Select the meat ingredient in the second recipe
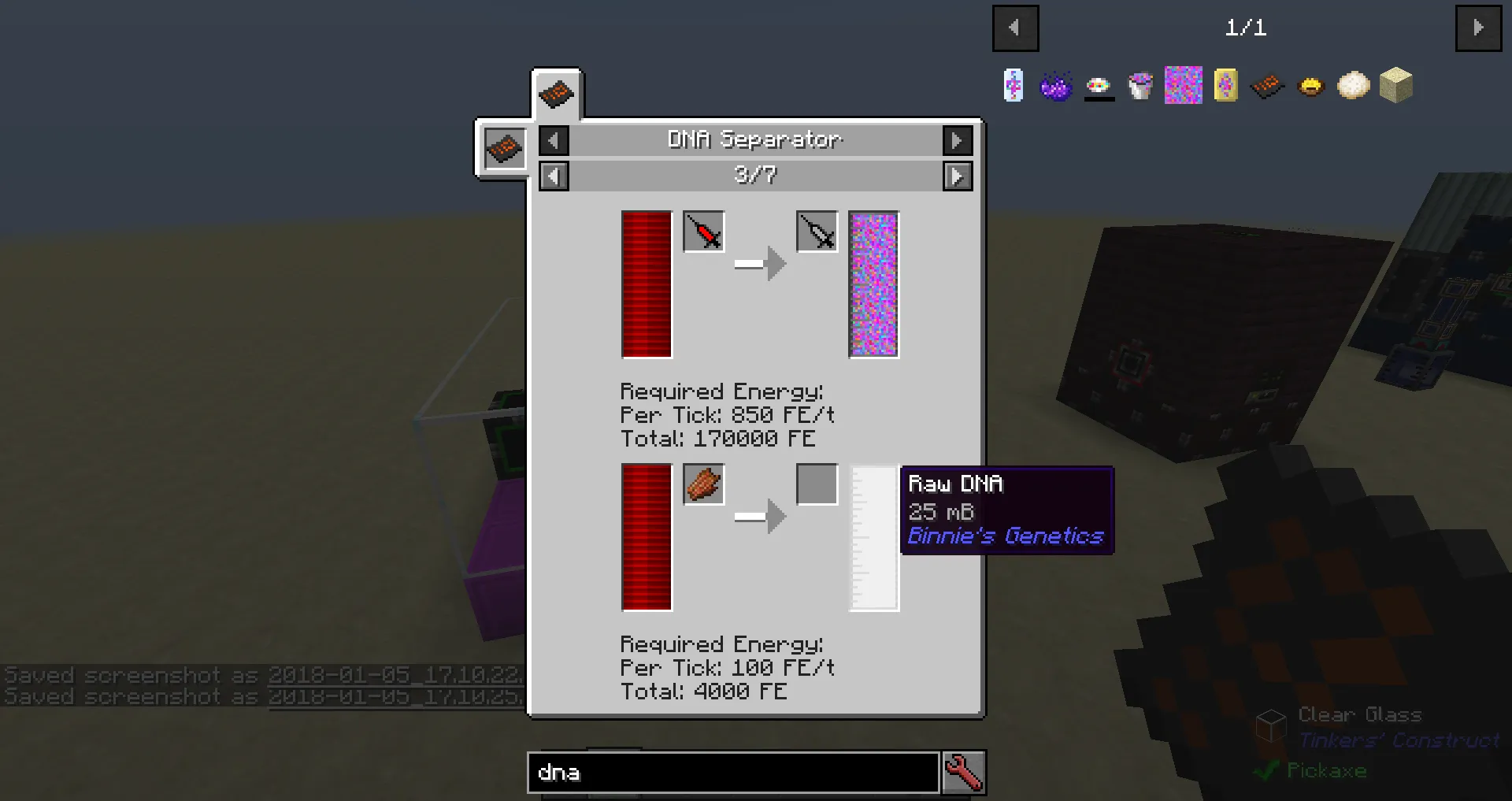The width and height of the screenshot is (1512, 801). point(703,484)
